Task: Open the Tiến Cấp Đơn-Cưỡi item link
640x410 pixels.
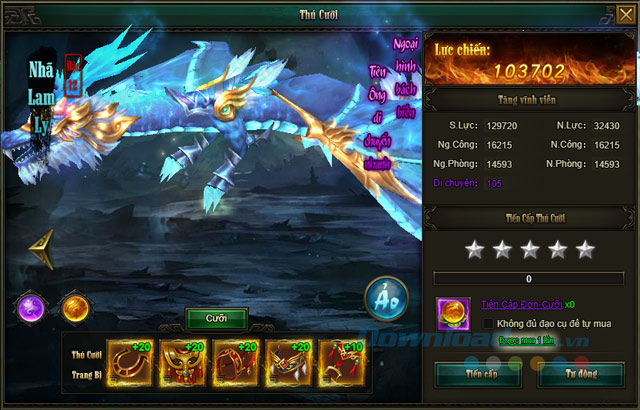Action: 521,303
